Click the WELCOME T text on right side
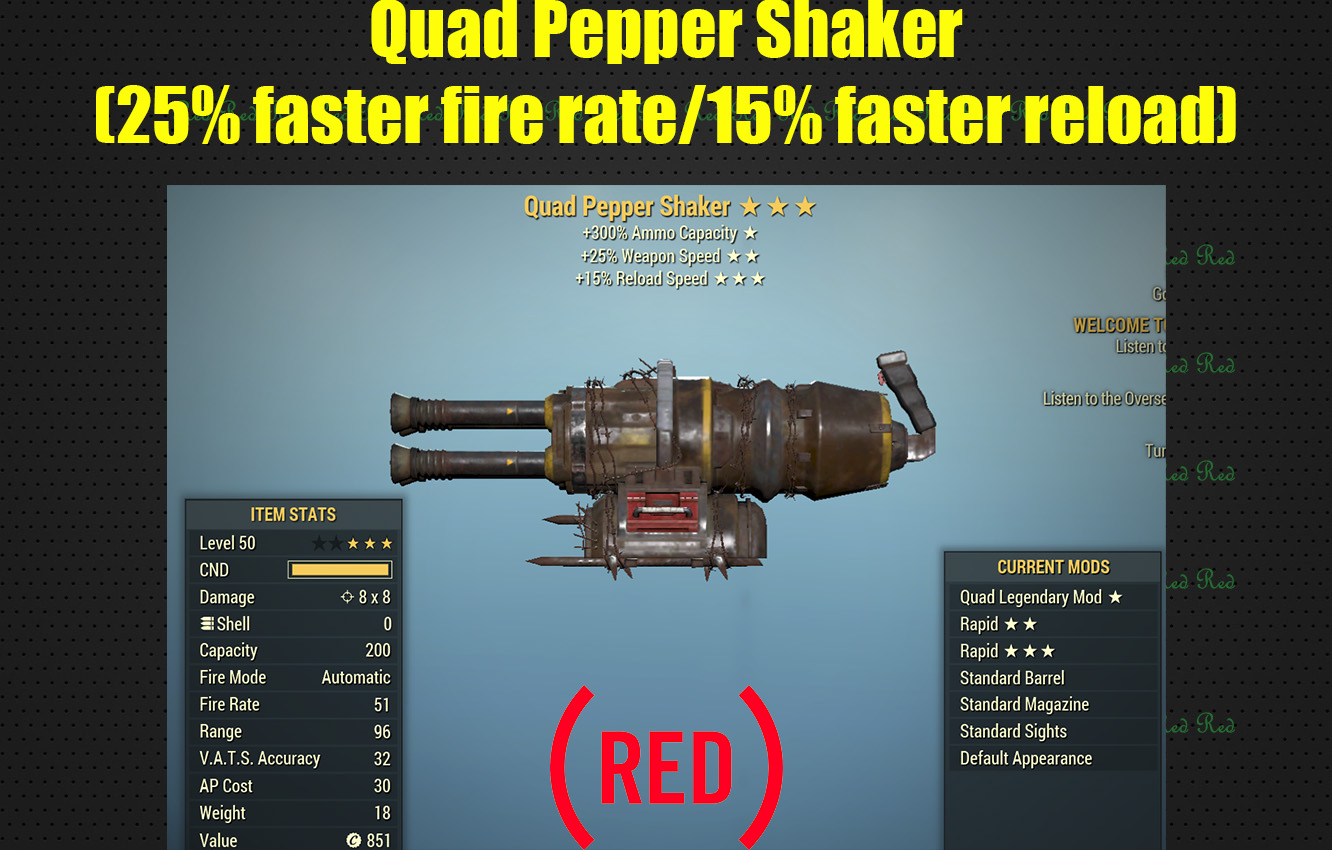This screenshot has width=1332, height=850. tap(1119, 325)
